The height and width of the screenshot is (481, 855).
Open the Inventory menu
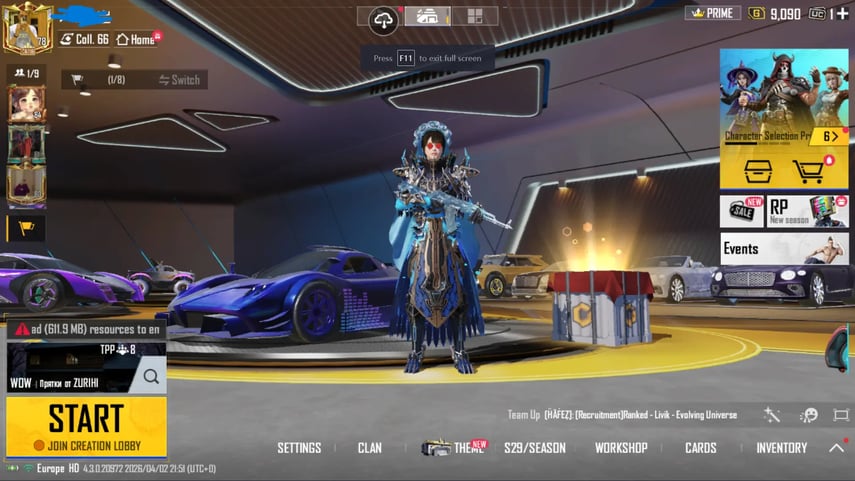tap(782, 448)
